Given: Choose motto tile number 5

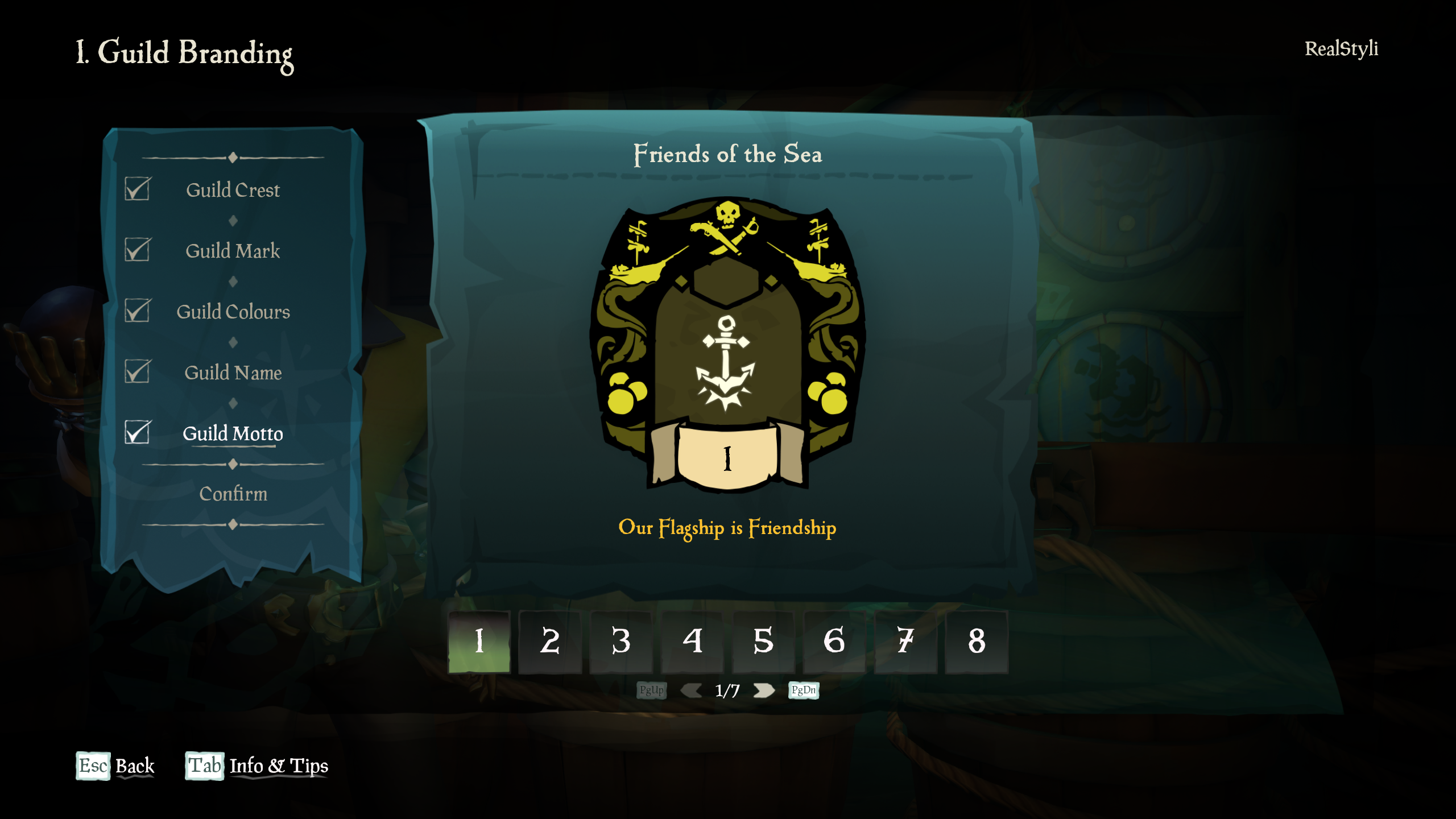Looking at the screenshot, I should tap(763, 642).
